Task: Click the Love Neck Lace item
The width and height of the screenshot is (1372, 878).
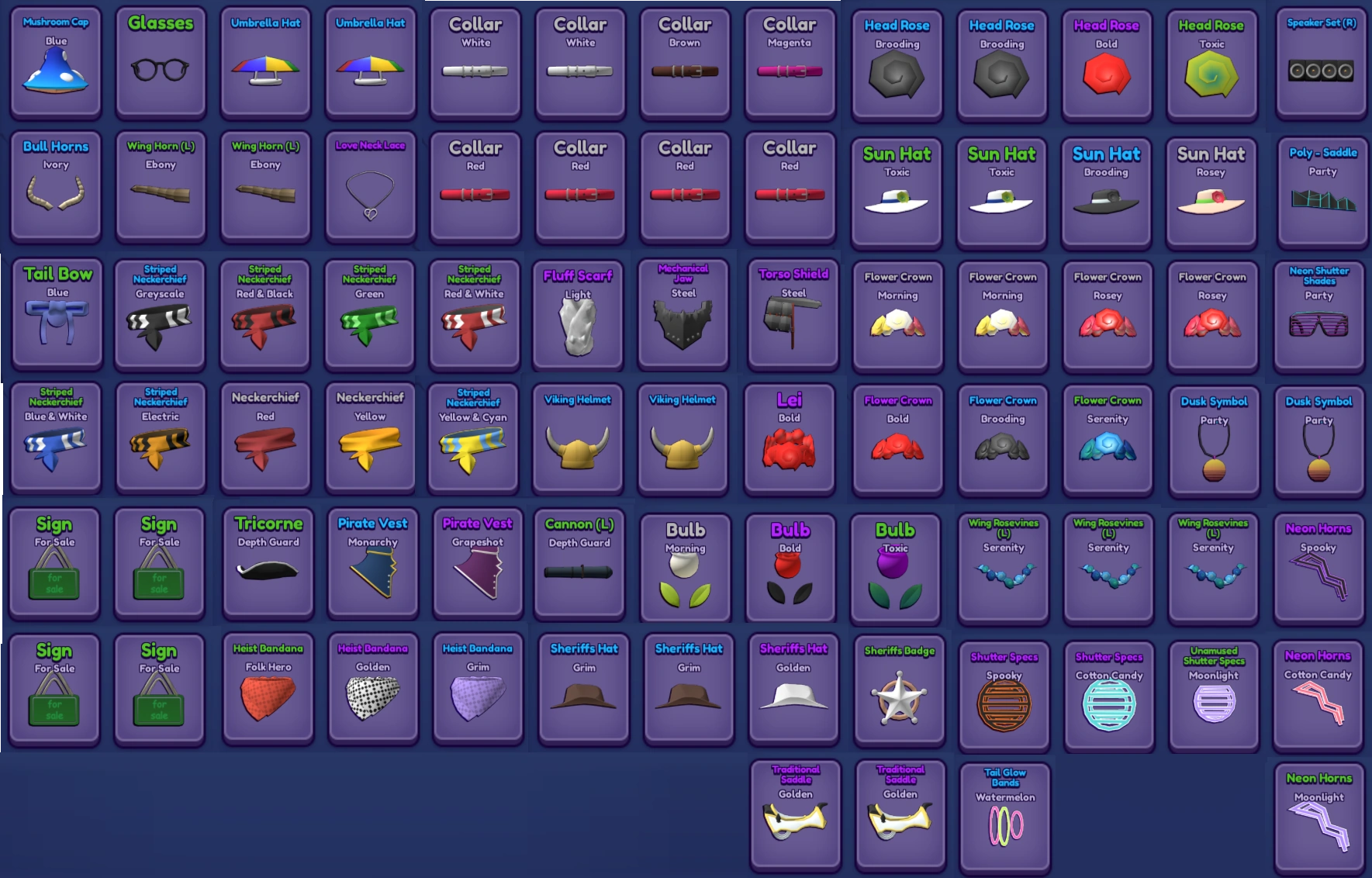Action: tap(370, 186)
